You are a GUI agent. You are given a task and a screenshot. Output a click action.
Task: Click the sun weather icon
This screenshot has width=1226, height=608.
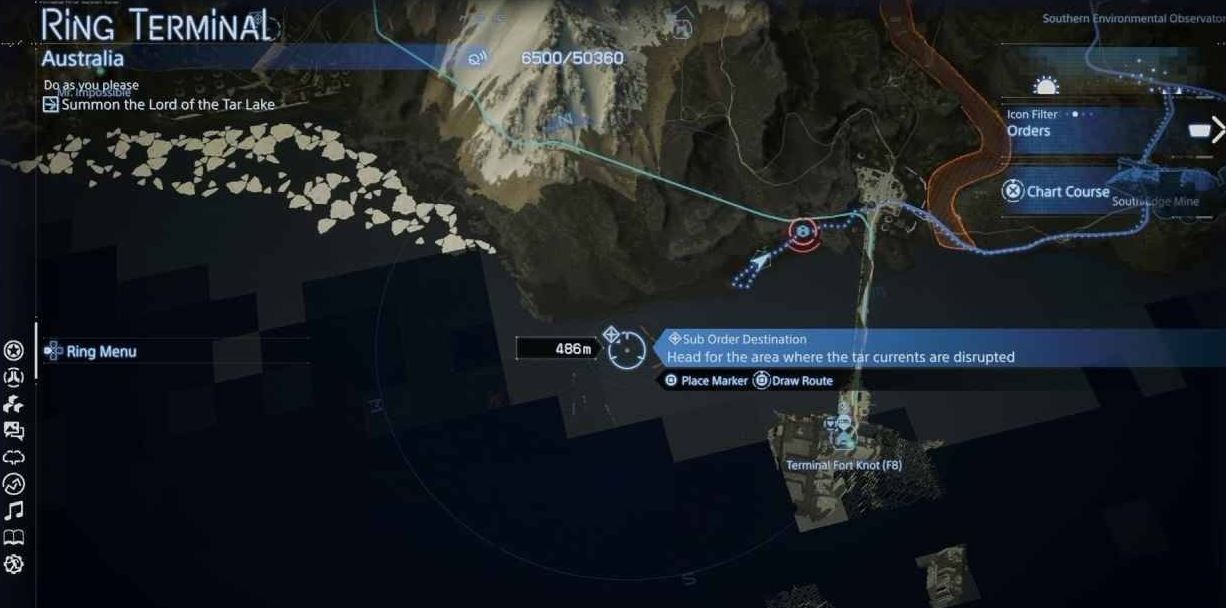(x=1044, y=86)
